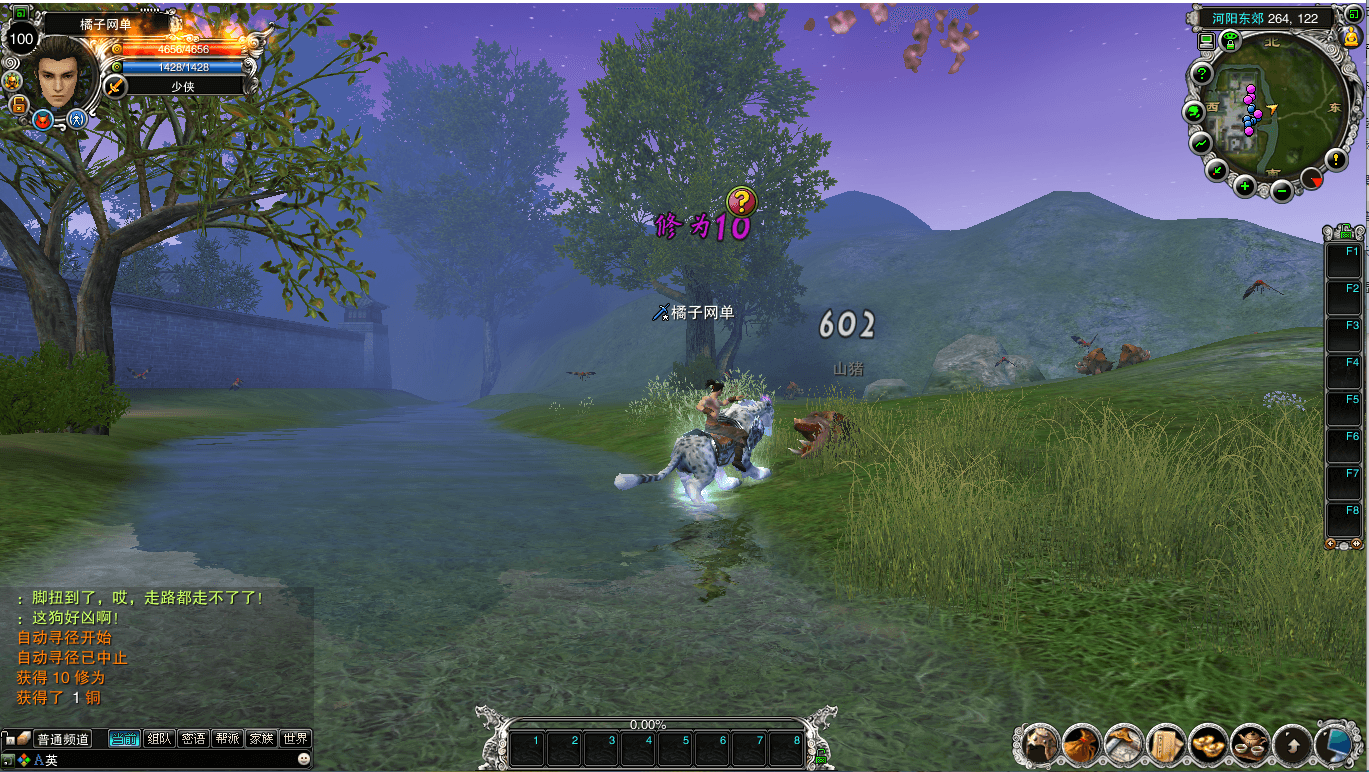Open the world map globe button
Screen dimensions: 1369x772
1195,112
